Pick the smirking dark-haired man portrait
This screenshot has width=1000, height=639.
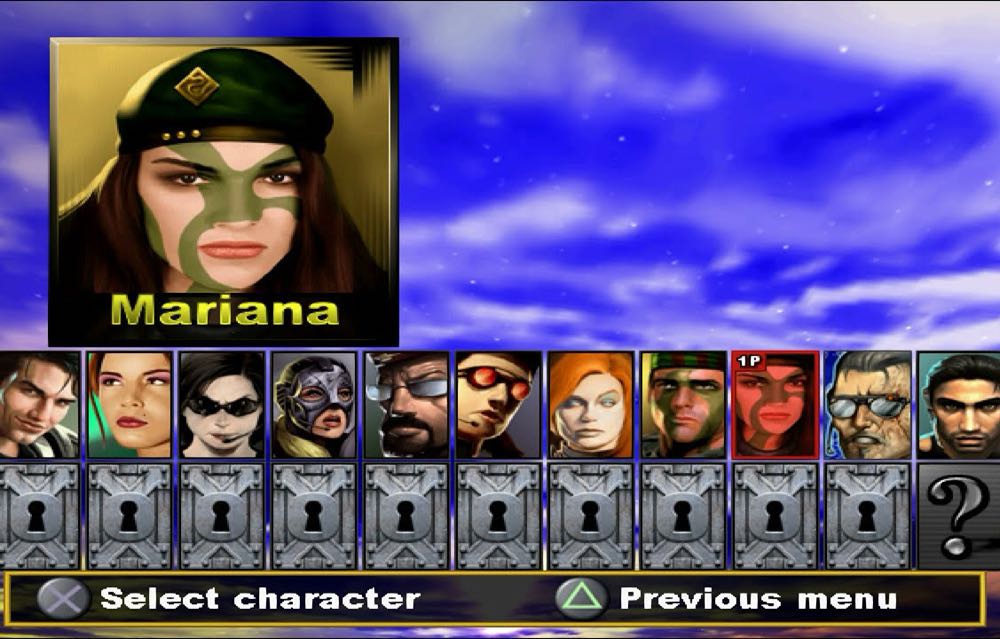(x=39, y=405)
